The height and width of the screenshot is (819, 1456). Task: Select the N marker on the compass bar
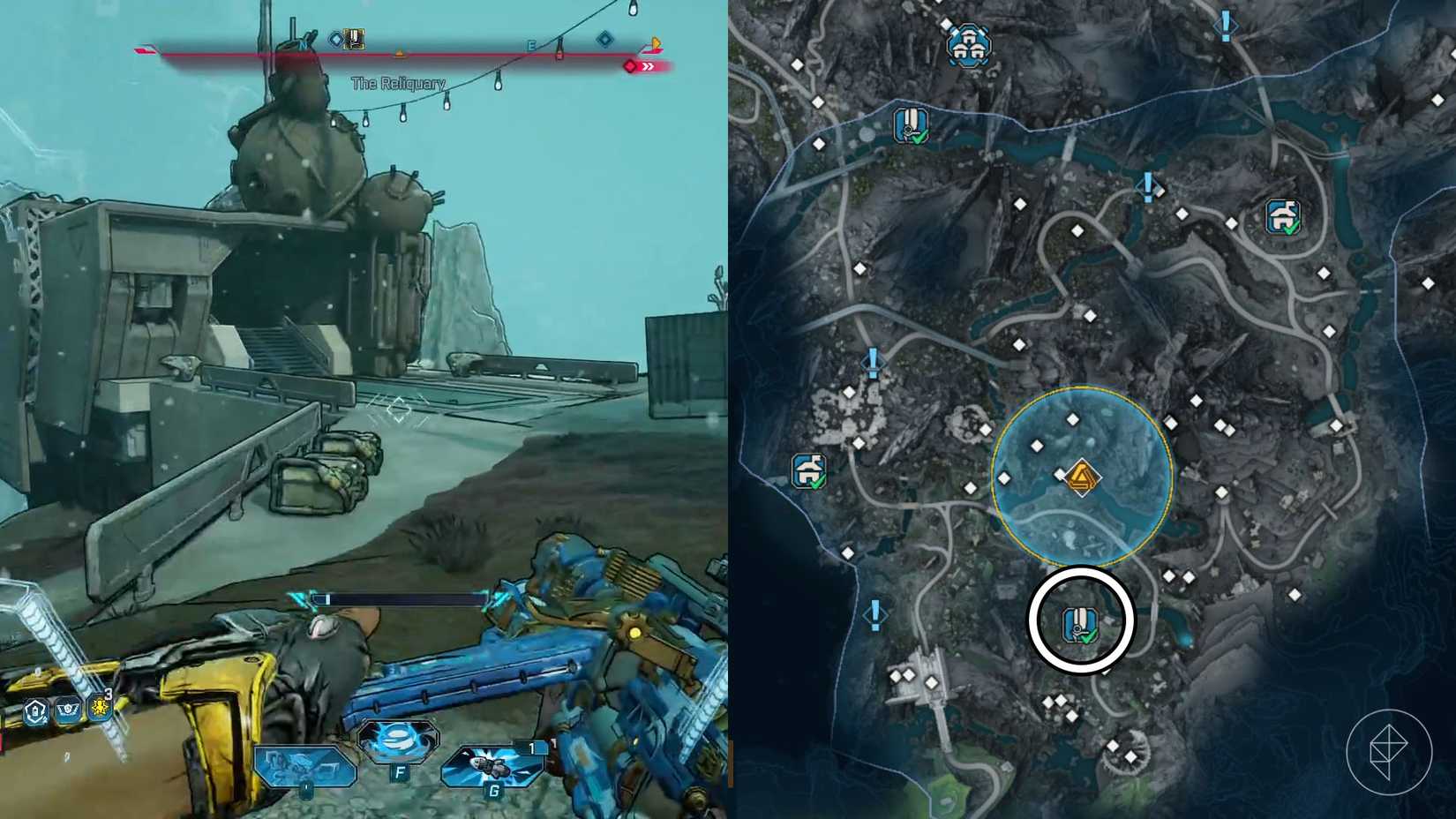point(303,47)
